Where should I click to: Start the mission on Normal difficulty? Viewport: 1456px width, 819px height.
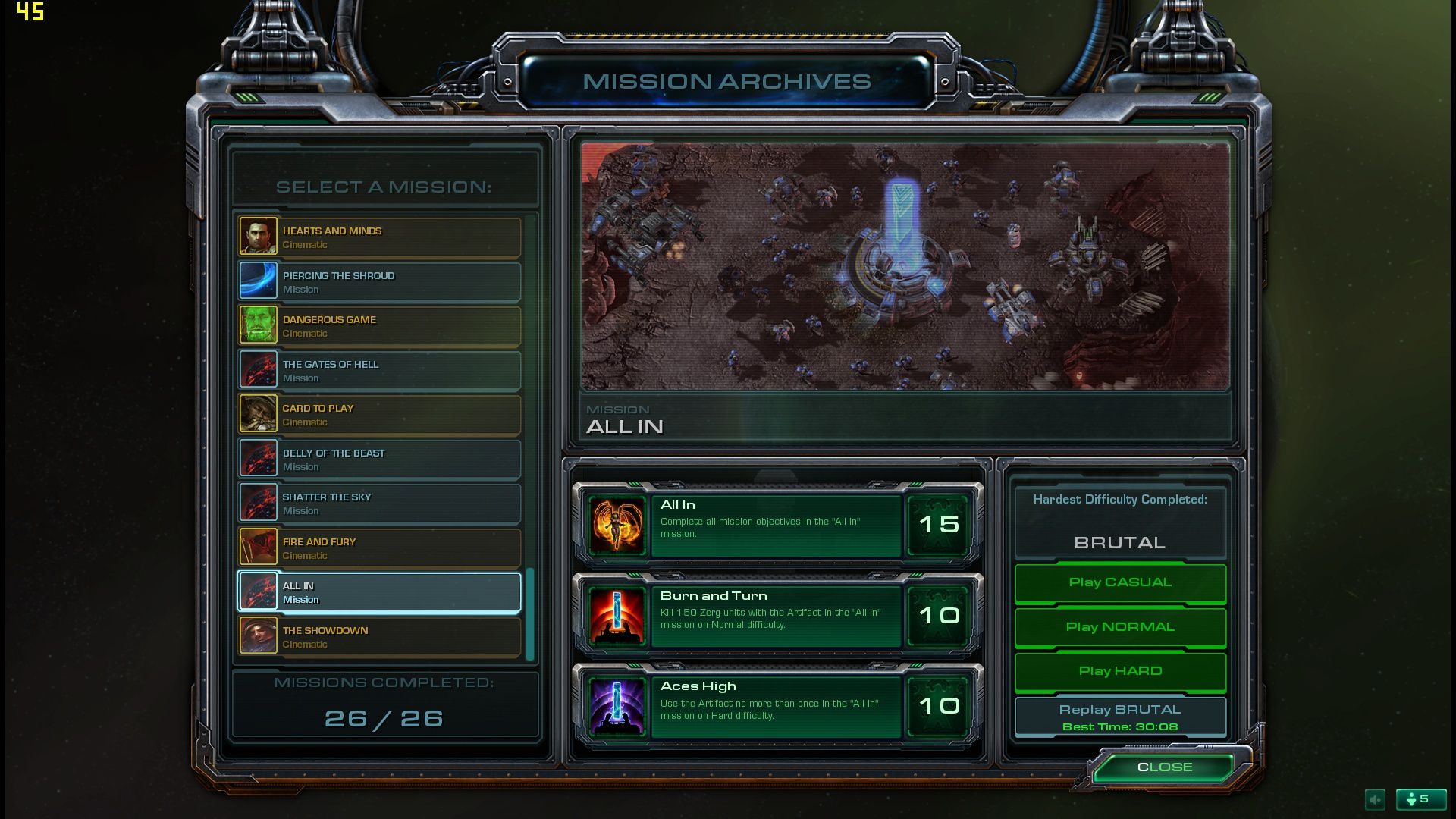(x=1120, y=627)
